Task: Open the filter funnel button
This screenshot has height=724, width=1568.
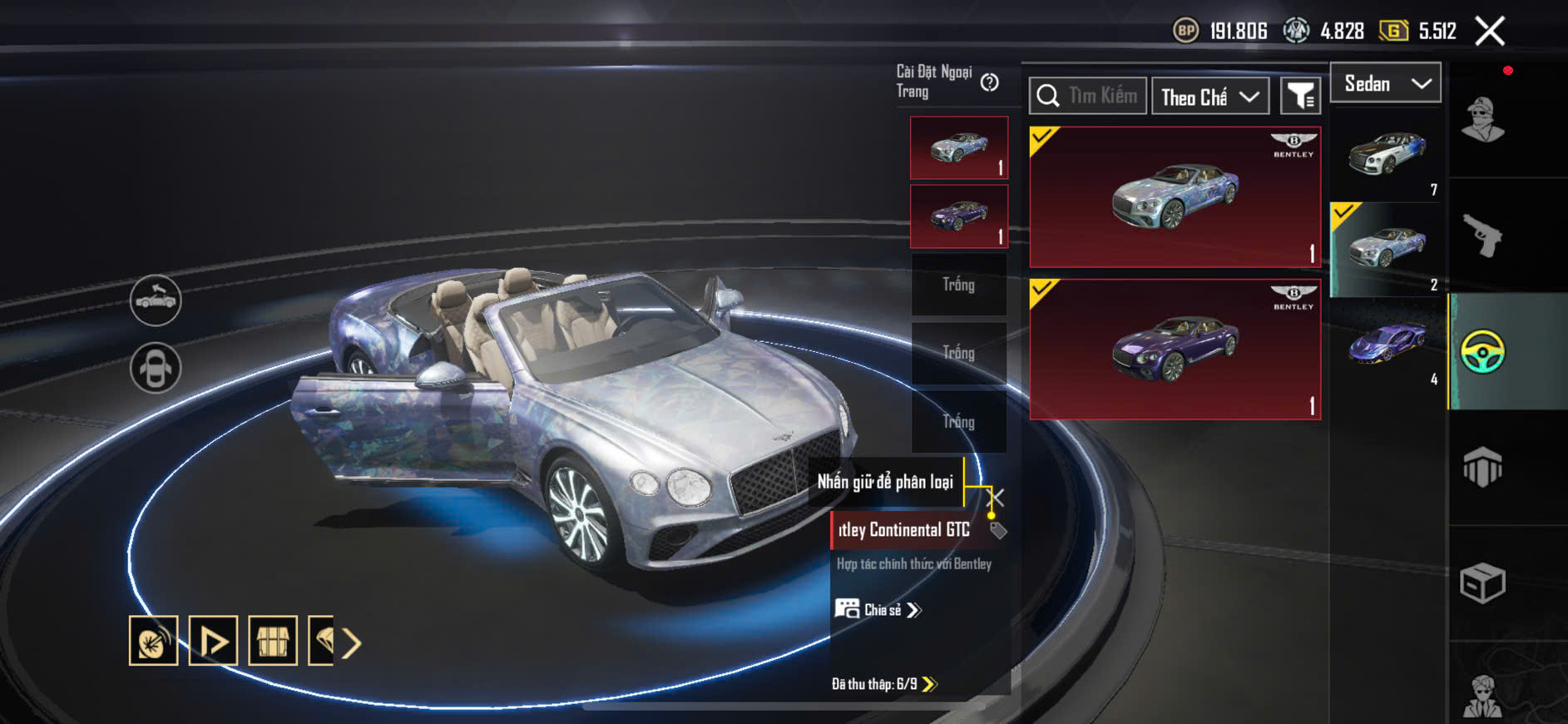Action: [x=1299, y=97]
